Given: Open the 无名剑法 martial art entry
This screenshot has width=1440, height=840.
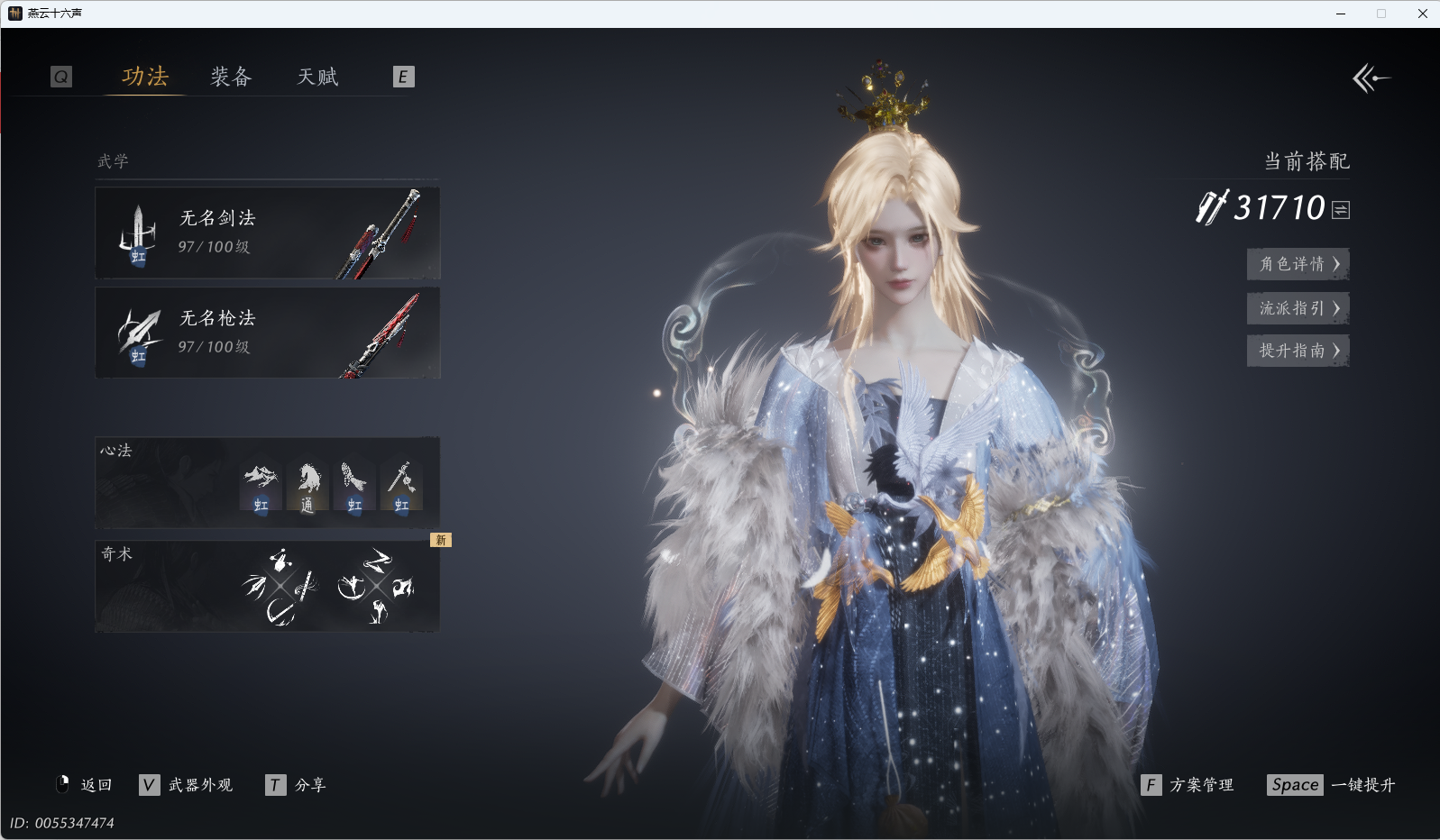Looking at the screenshot, I should [267, 233].
